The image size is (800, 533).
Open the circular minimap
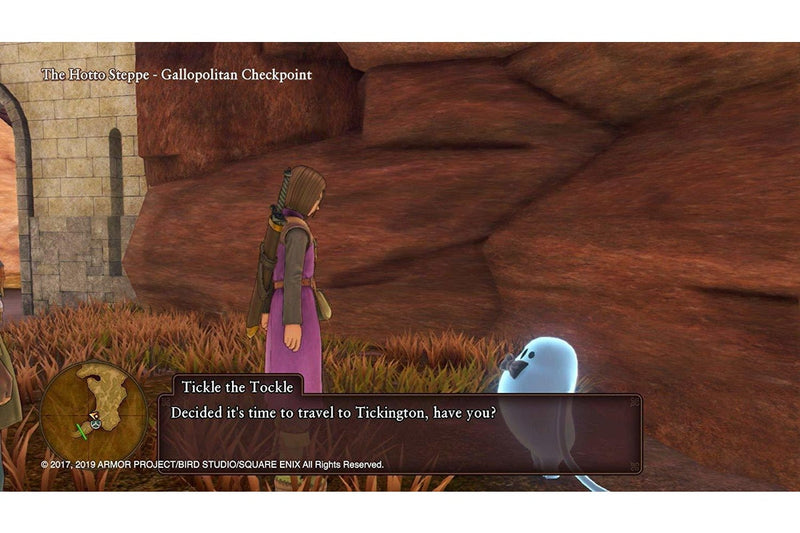[94, 409]
